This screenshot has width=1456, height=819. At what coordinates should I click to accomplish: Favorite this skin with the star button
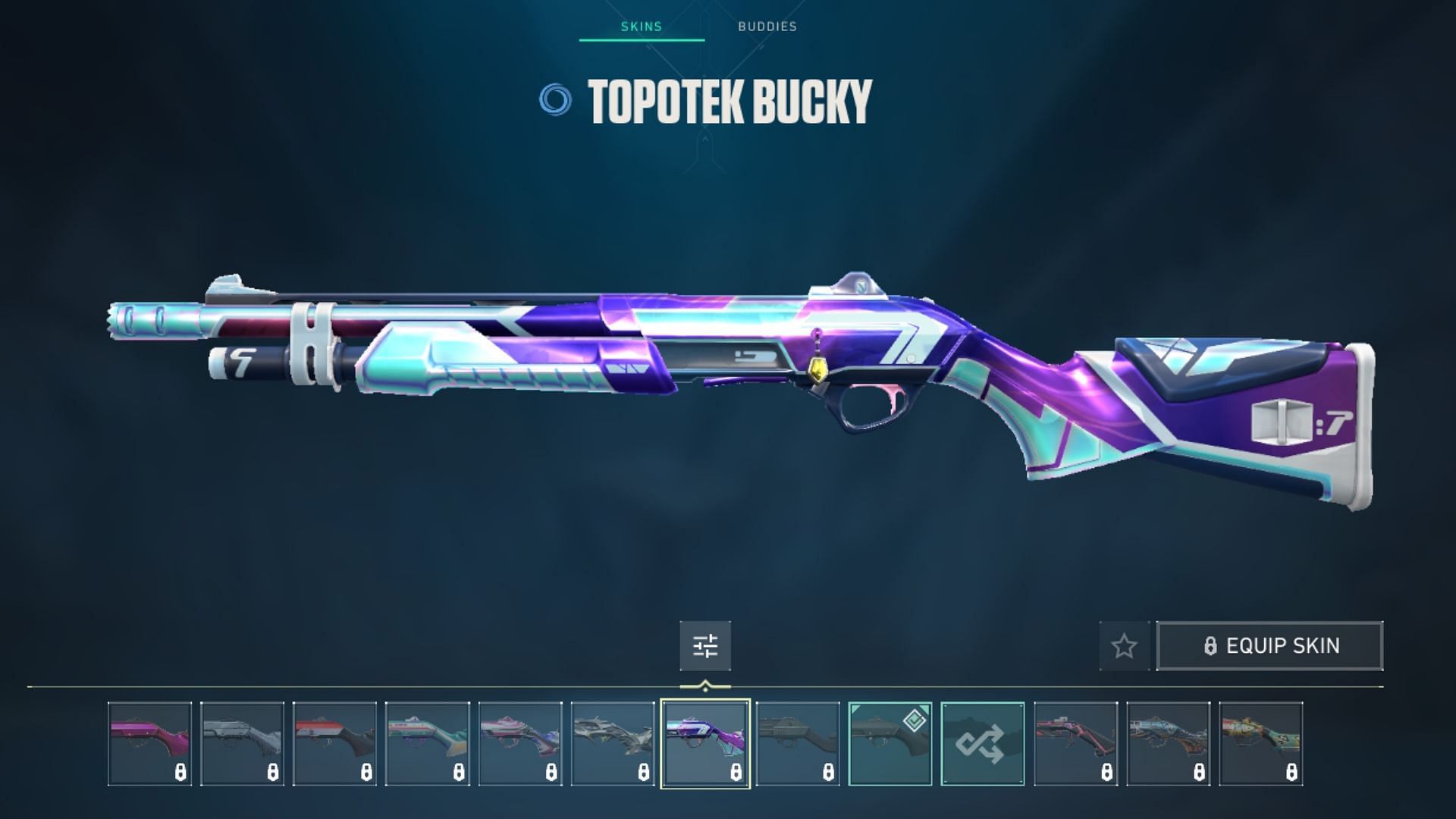click(1124, 646)
